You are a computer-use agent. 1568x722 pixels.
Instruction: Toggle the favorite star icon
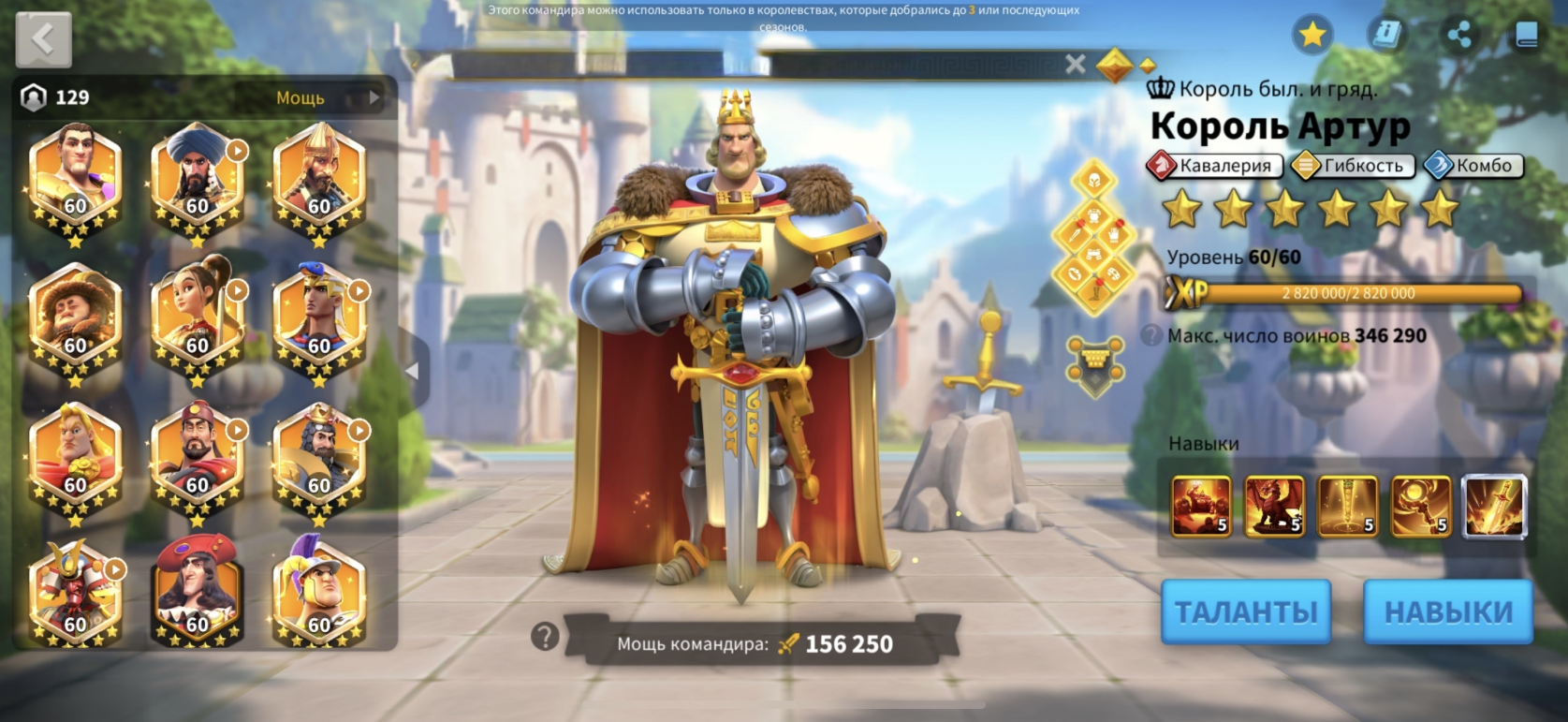coord(1312,36)
